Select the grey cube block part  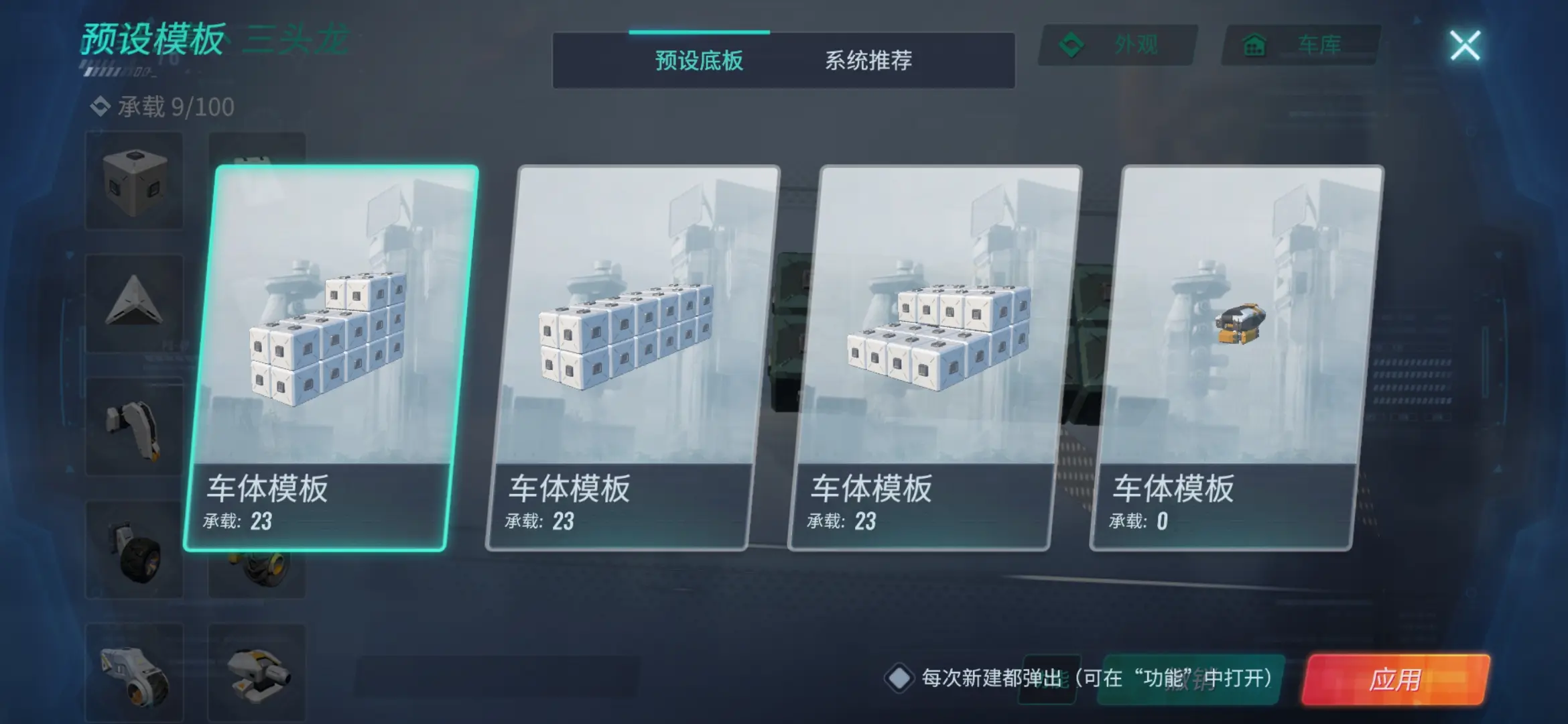135,181
